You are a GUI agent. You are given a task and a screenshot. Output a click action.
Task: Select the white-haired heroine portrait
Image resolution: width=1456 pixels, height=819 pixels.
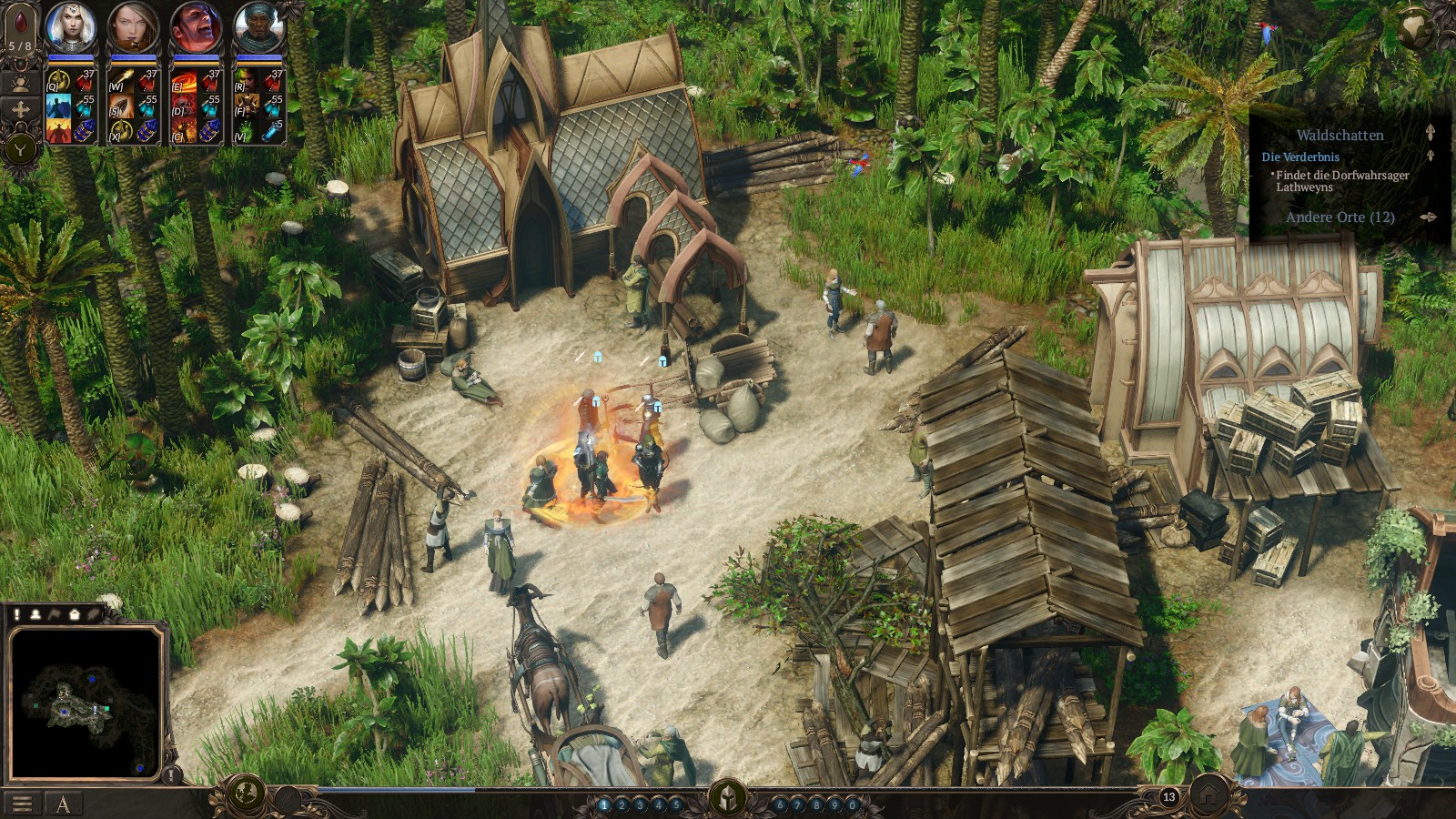coord(71,27)
